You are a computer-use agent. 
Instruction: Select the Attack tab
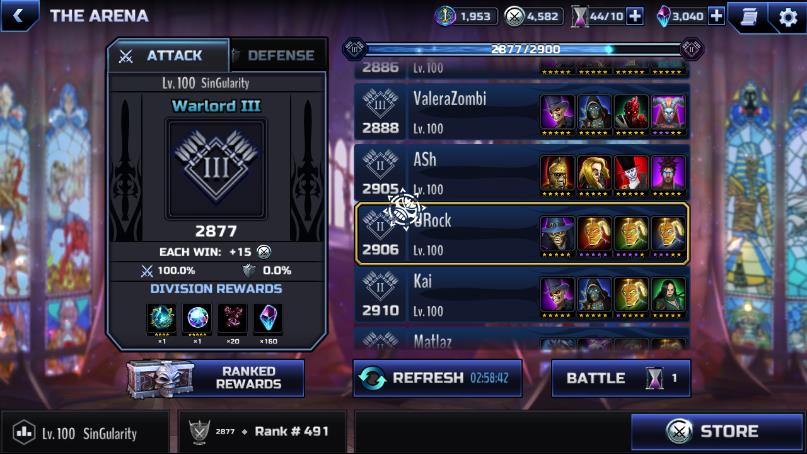point(166,56)
